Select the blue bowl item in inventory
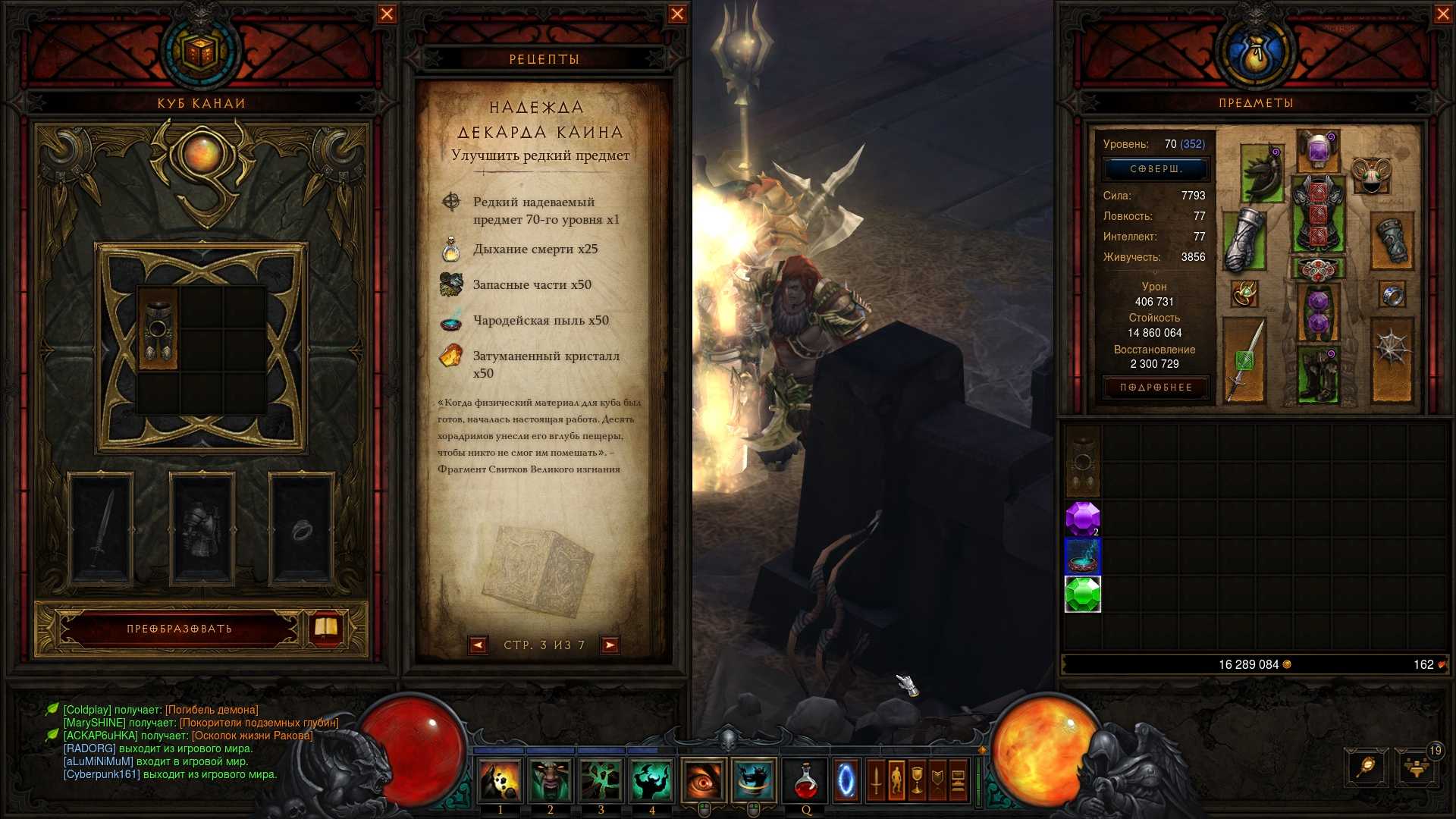This screenshot has height=819, width=1456. coord(1082,557)
